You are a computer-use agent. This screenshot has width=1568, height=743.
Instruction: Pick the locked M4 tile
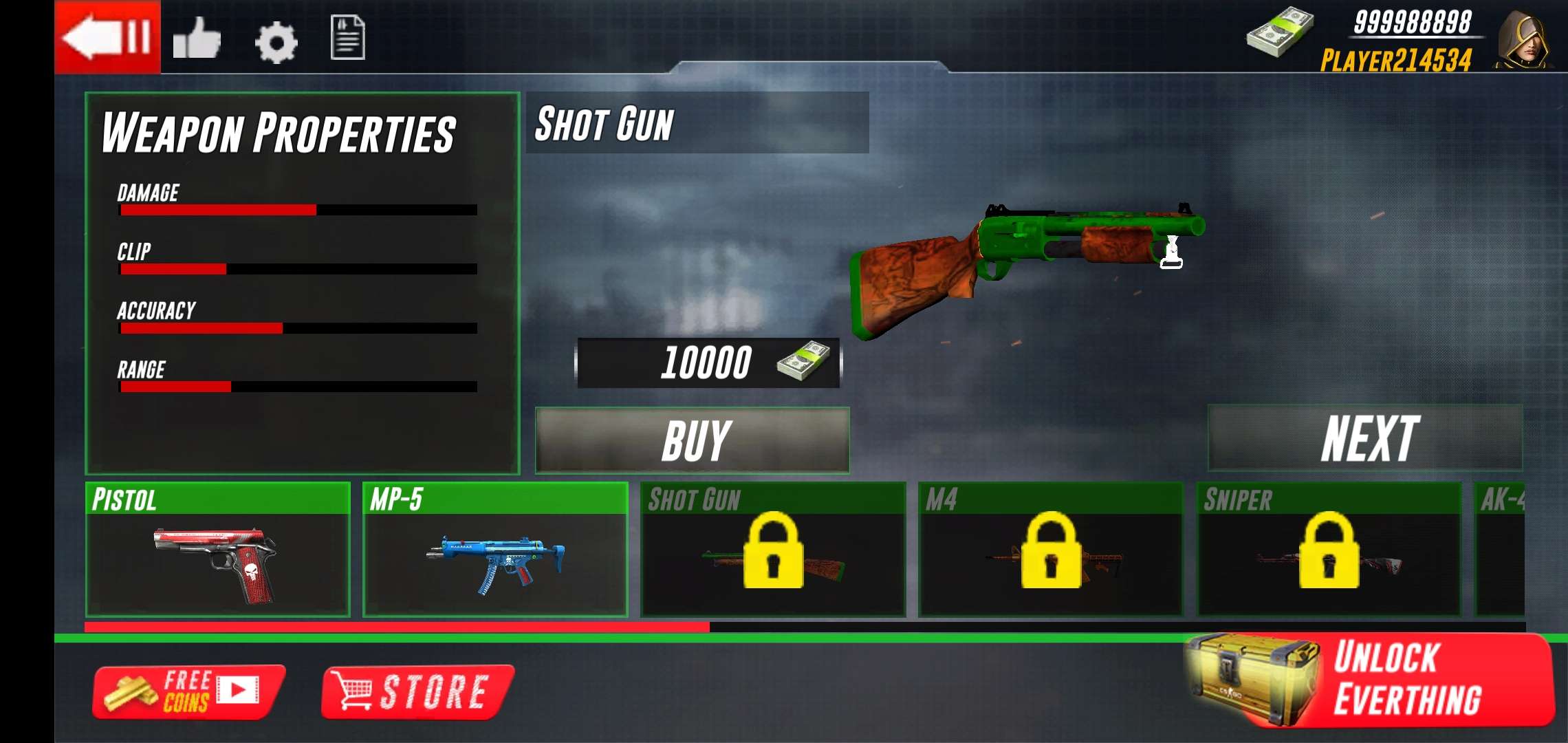click(x=1051, y=550)
